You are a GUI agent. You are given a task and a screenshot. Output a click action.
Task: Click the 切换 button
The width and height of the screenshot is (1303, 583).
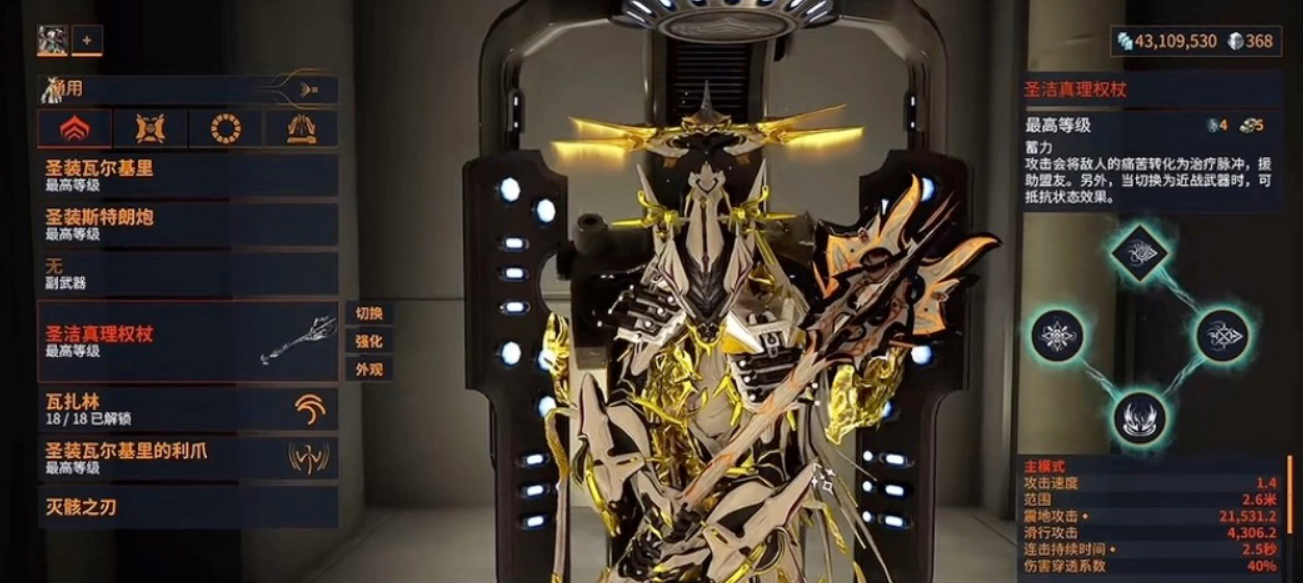[369, 313]
